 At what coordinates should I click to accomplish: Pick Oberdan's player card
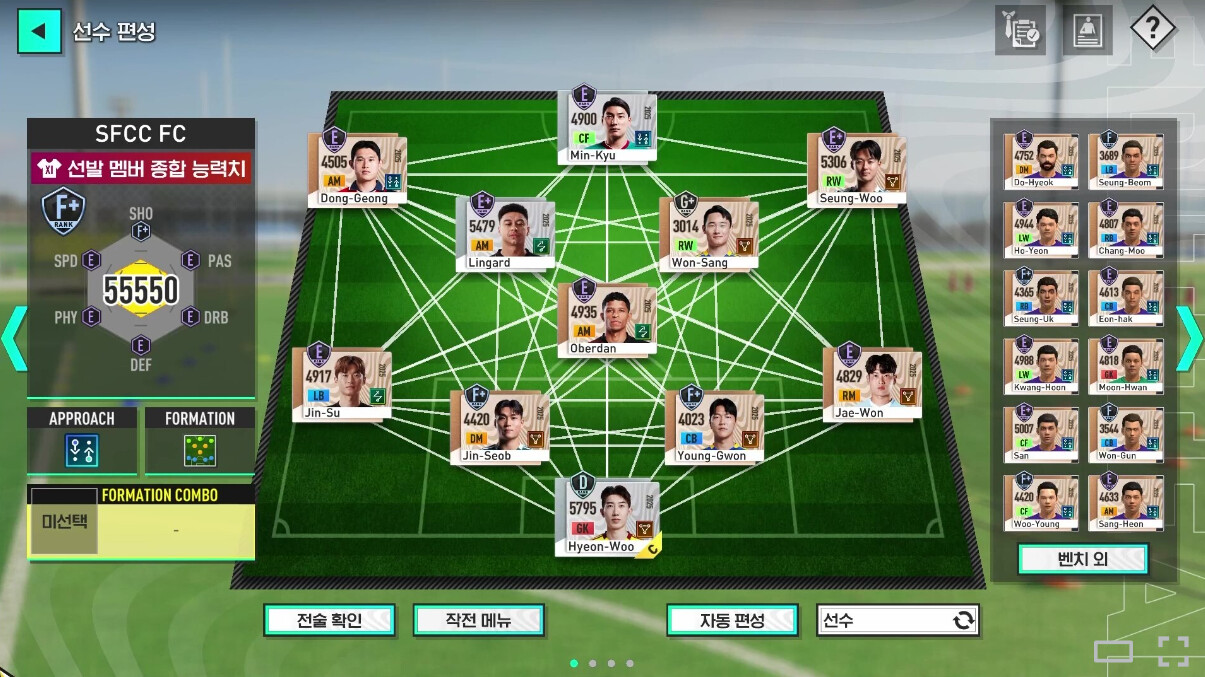point(607,318)
